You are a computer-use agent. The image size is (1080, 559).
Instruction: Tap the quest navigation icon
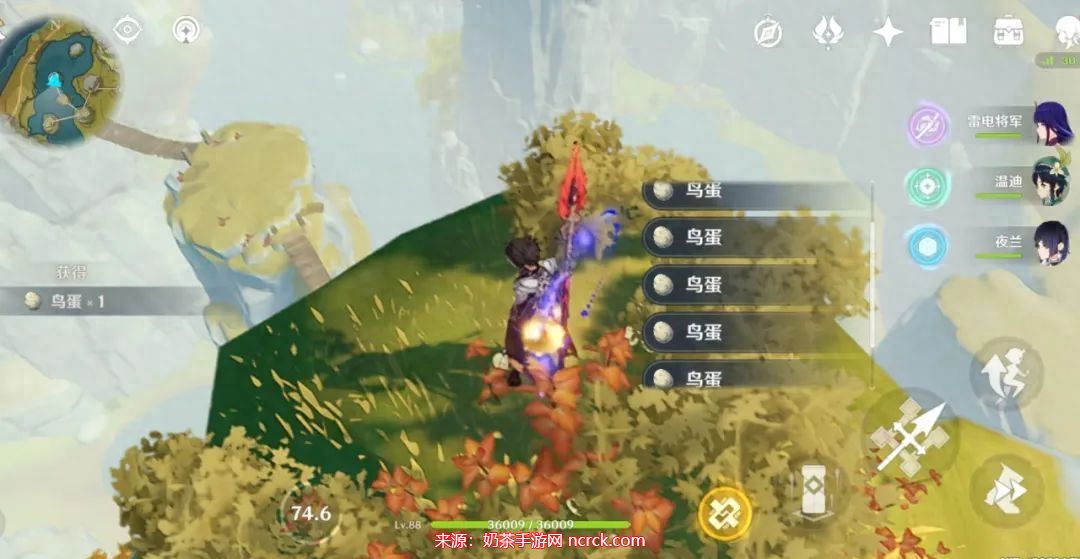click(x=186, y=30)
